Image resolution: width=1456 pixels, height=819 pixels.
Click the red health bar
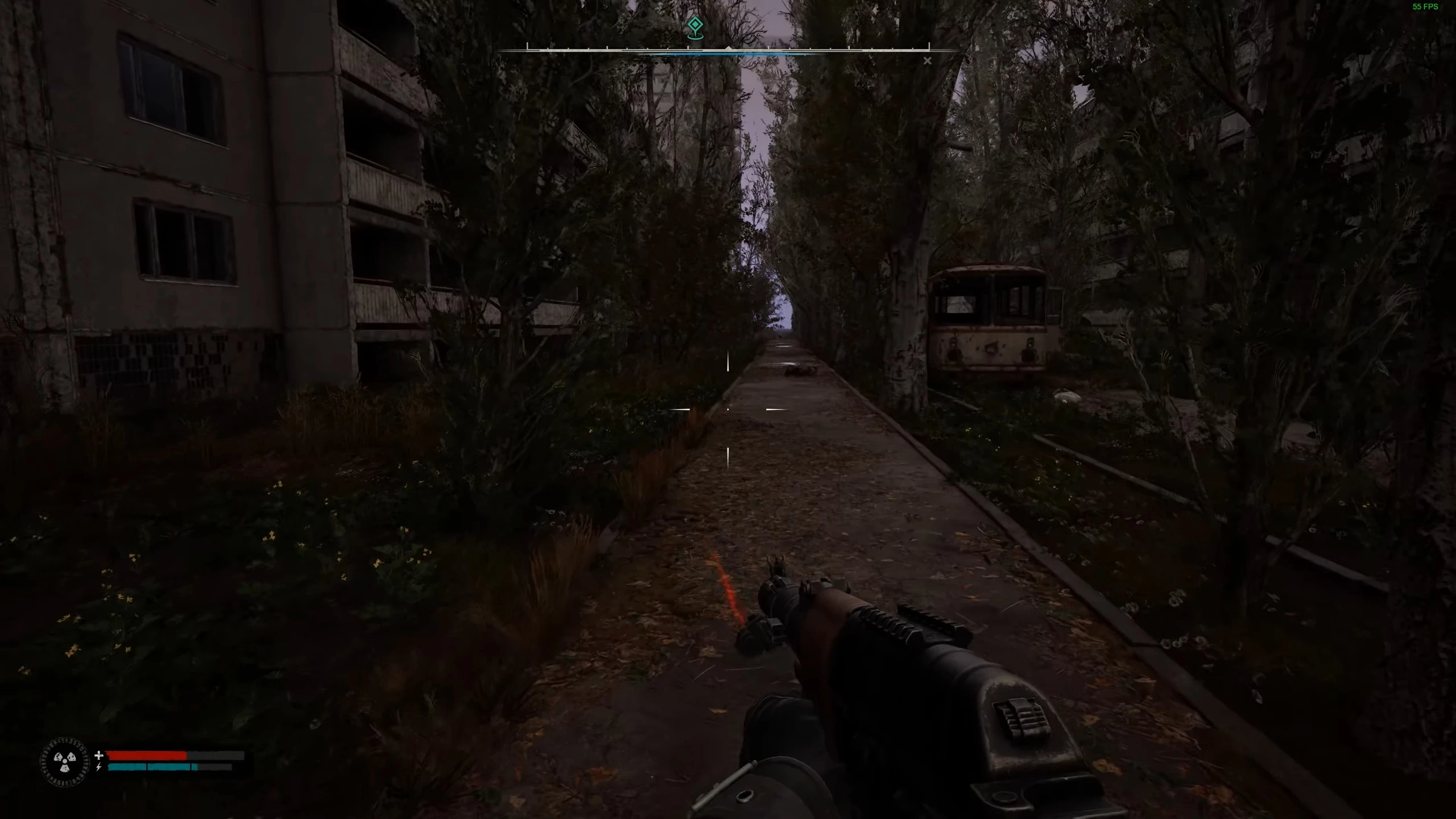click(x=148, y=755)
